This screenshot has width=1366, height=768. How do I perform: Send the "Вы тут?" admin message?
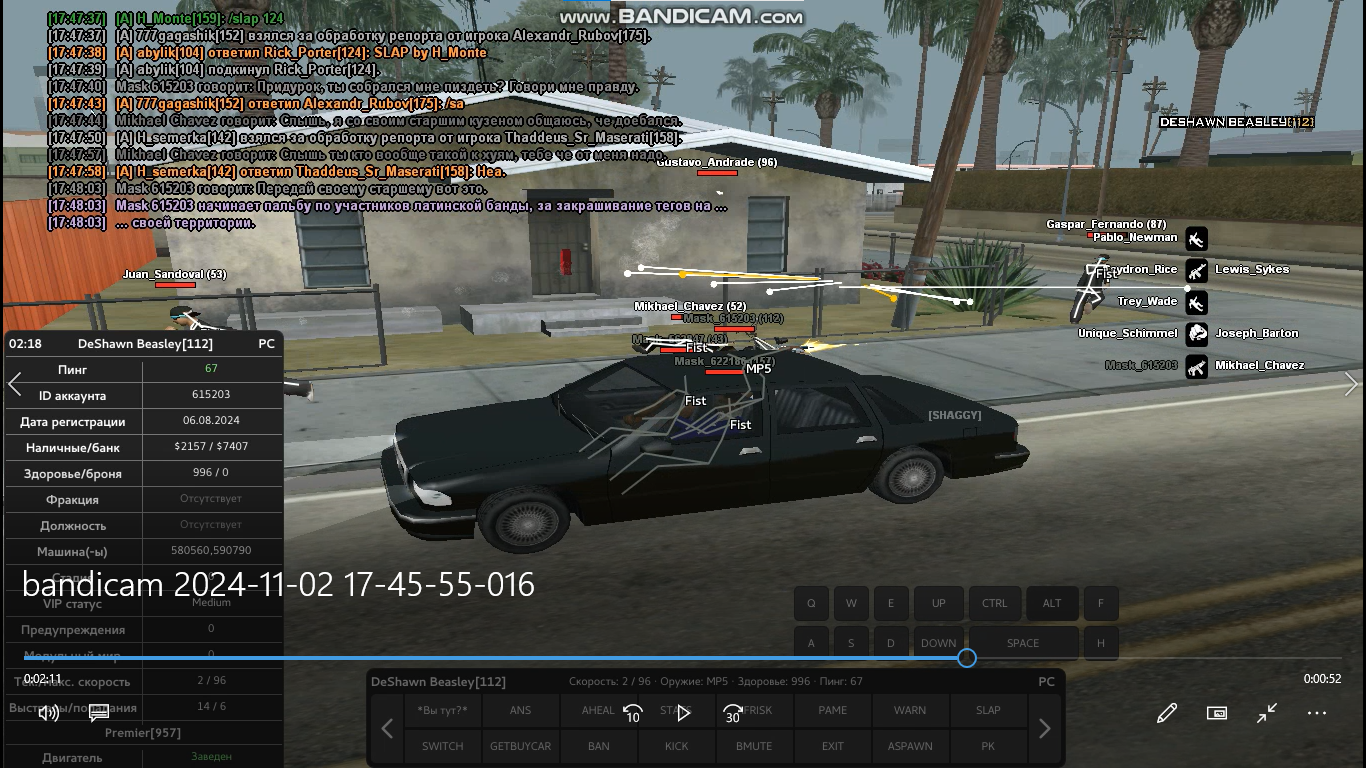(x=442, y=710)
